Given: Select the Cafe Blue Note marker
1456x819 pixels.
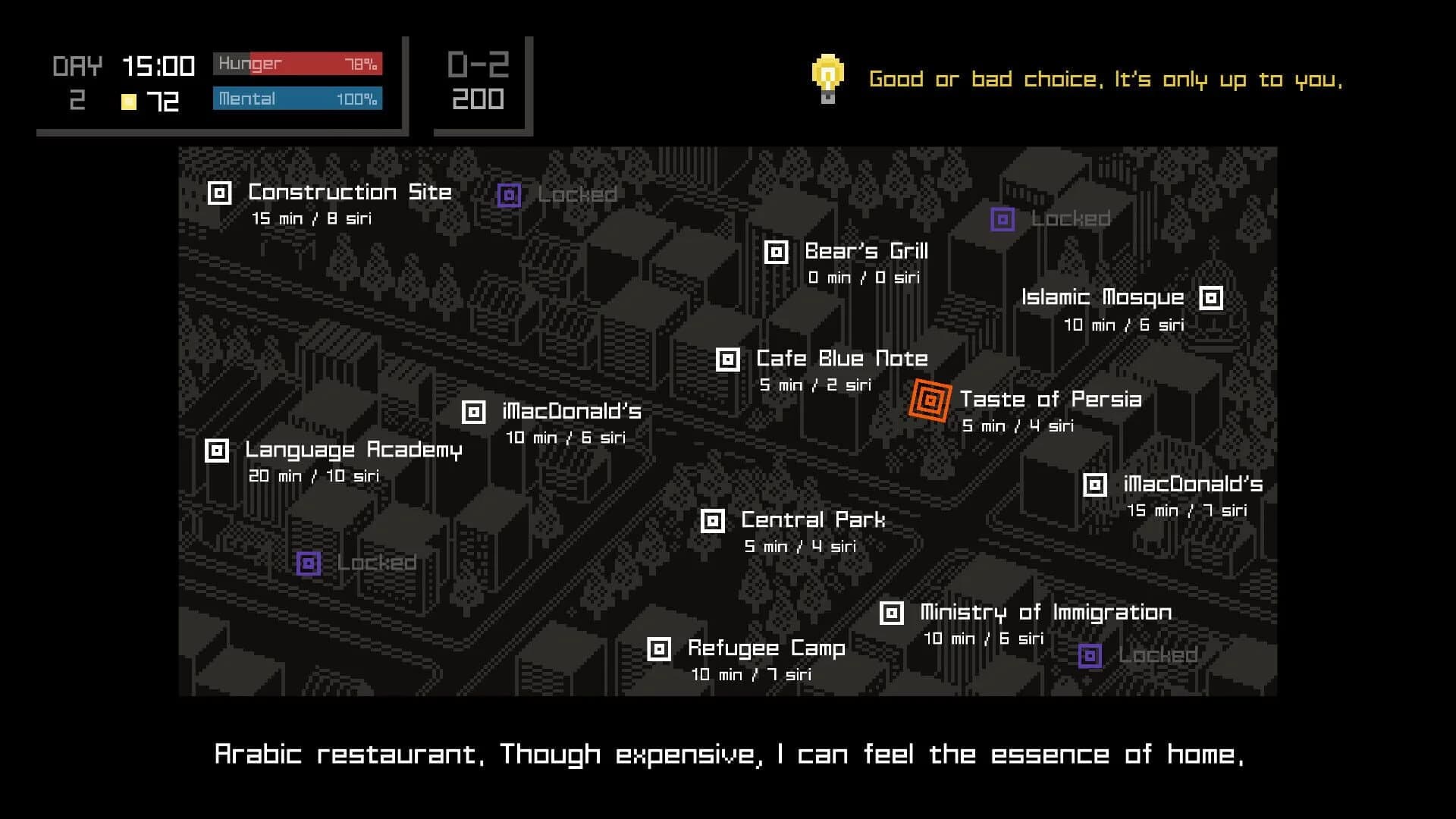Looking at the screenshot, I should pyautogui.click(x=727, y=359).
